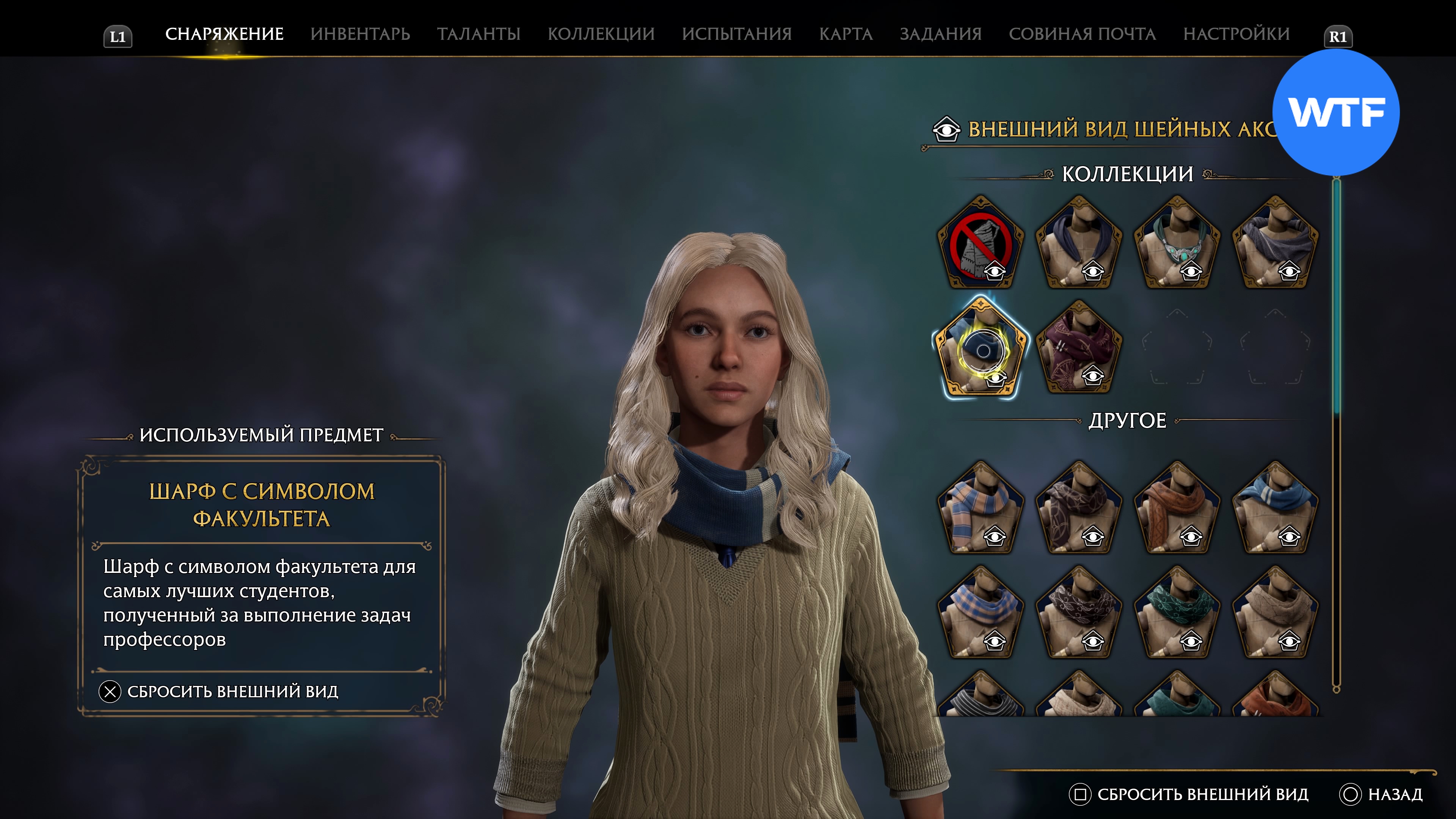Open Совиная почта tab
The image size is (1456, 819).
pos(1082,34)
